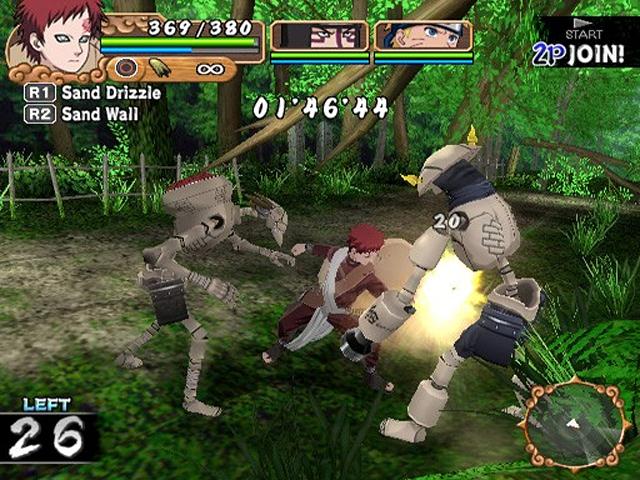
Task: Switch to Naruto's partner portrait
Action: click(x=423, y=36)
